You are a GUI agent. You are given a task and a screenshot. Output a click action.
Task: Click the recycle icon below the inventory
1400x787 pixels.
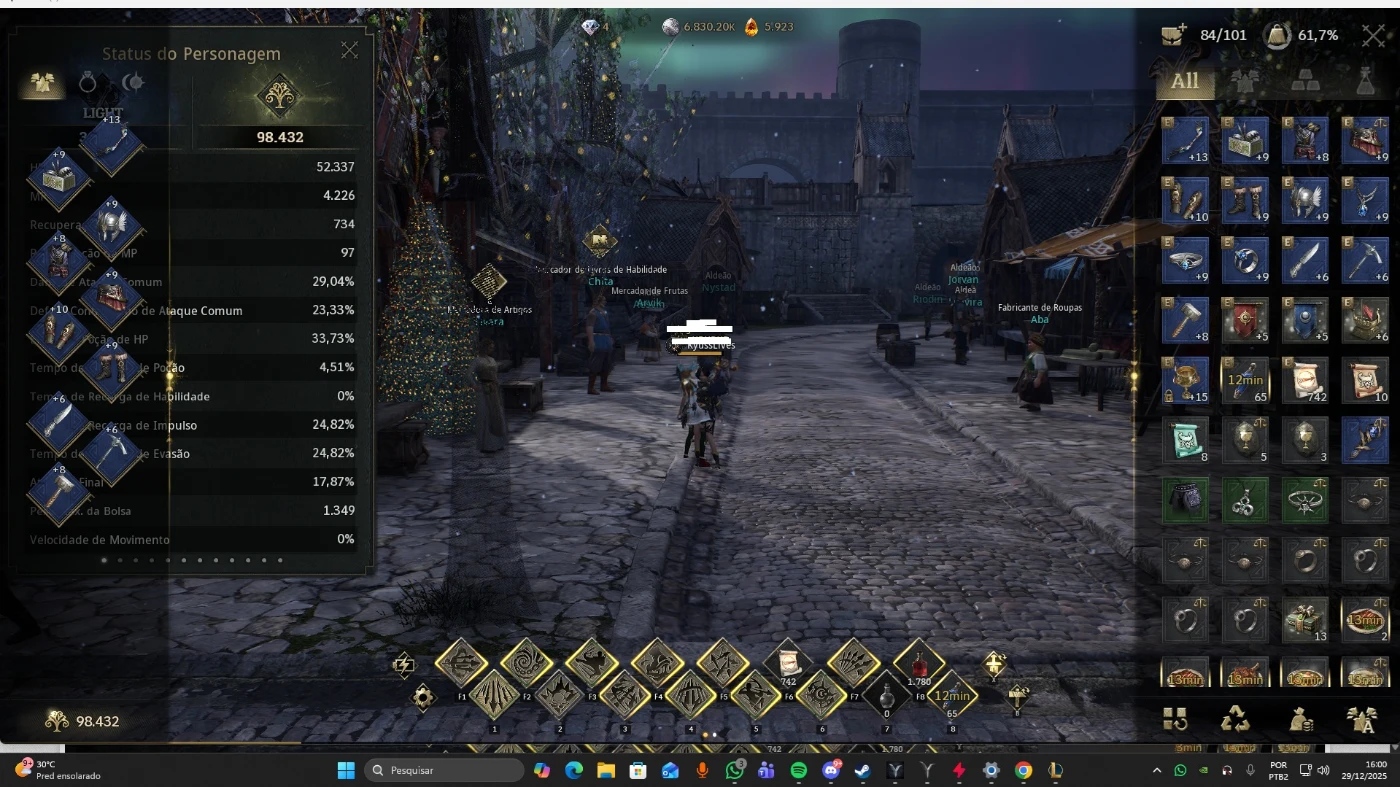click(1235, 718)
